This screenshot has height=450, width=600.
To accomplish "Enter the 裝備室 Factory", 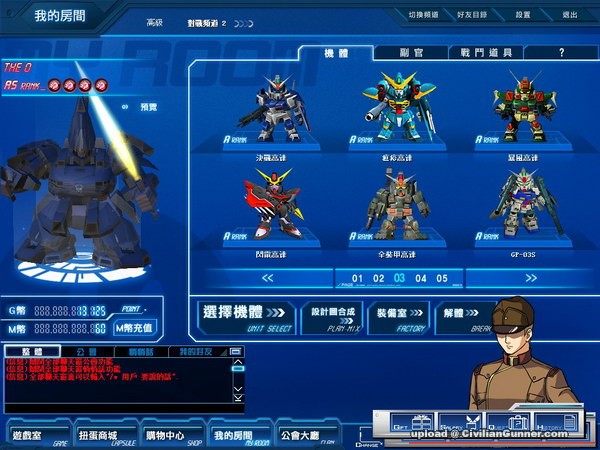I will (x=399, y=315).
